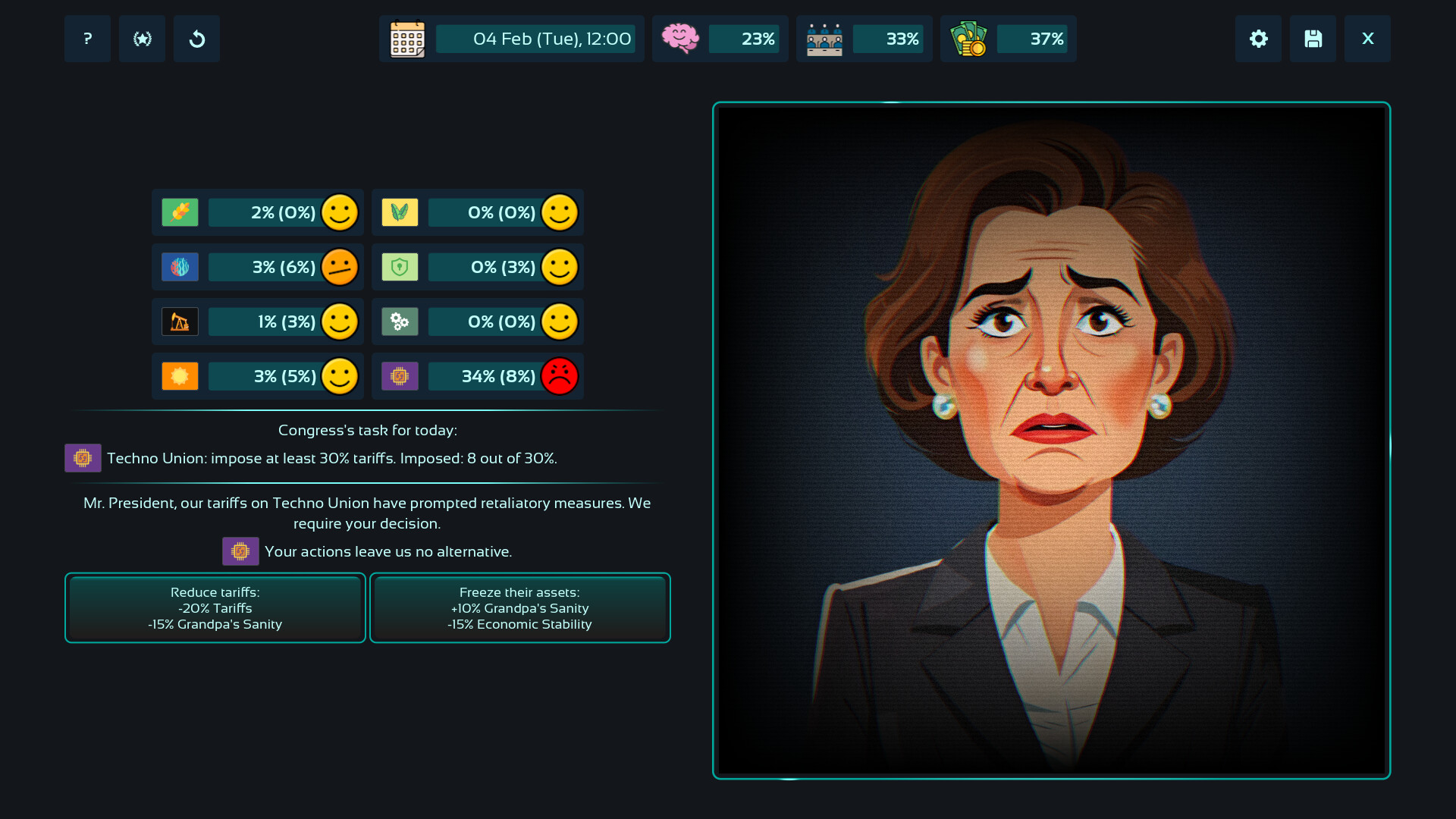Choose 'Freeze their assets' decision option
The height and width of the screenshot is (819, 1456).
click(x=519, y=607)
